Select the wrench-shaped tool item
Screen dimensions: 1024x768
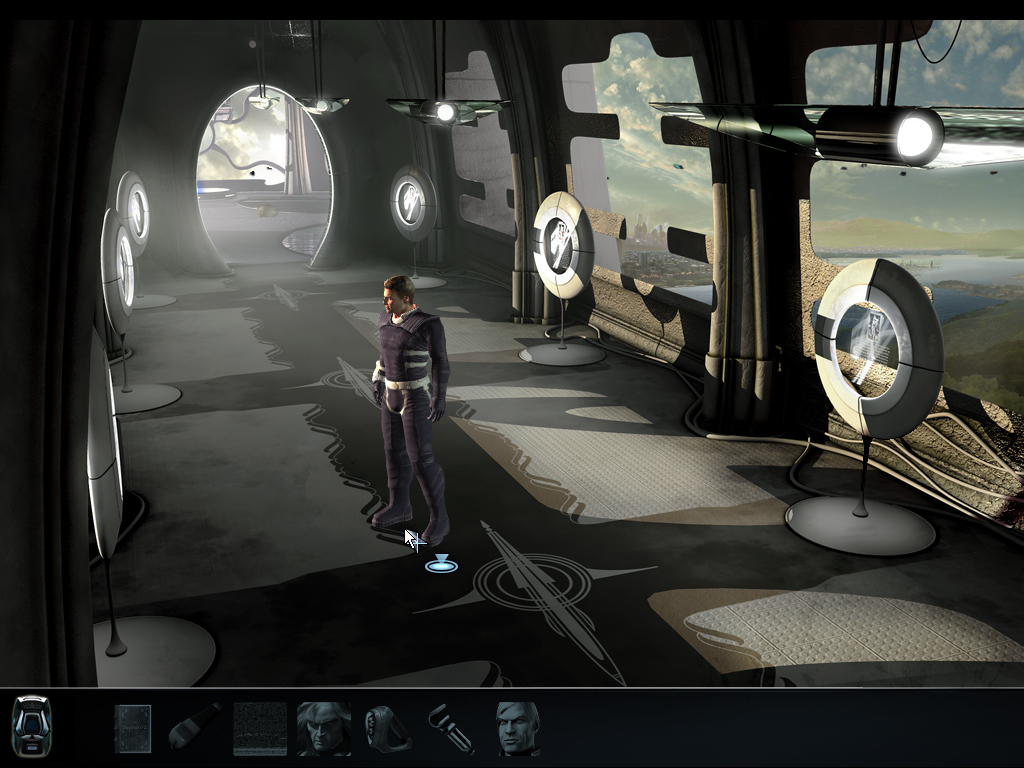click(450, 728)
